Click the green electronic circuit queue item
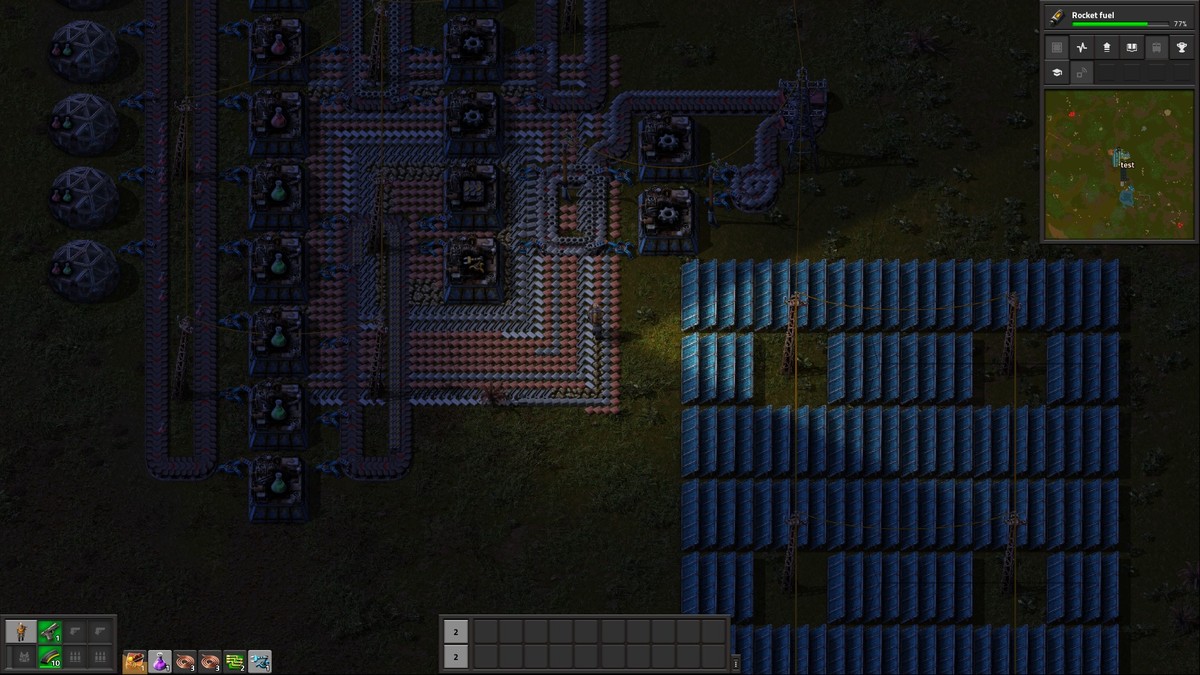Screen dimensions: 1200x675 pos(235,661)
